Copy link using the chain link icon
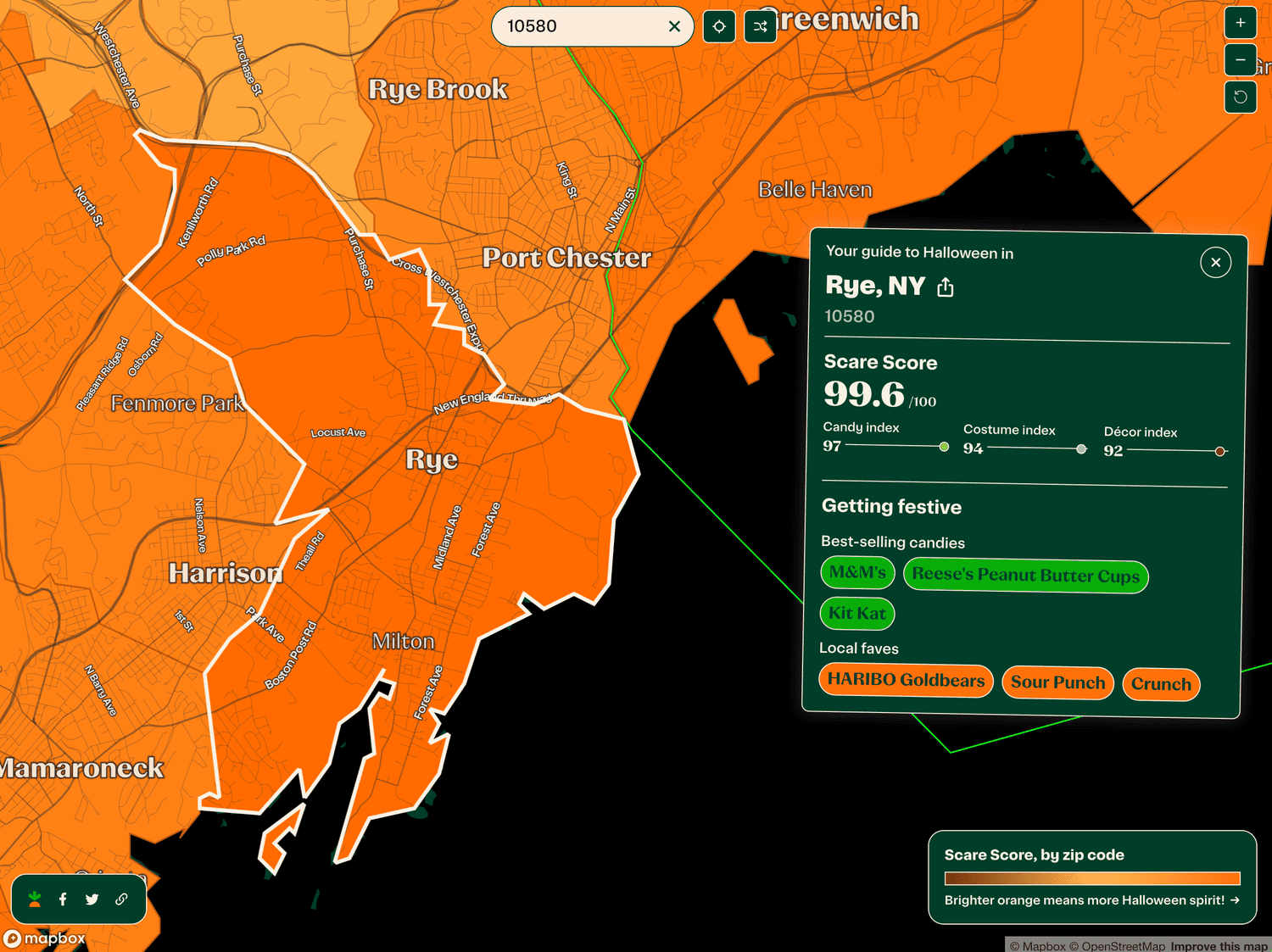Screen dimensions: 1272x952 click(x=121, y=899)
